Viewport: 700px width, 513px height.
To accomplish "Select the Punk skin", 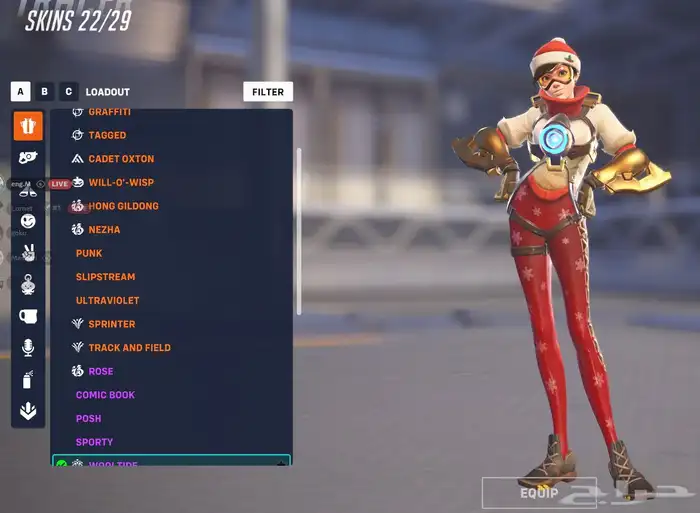I will click(x=89, y=254).
